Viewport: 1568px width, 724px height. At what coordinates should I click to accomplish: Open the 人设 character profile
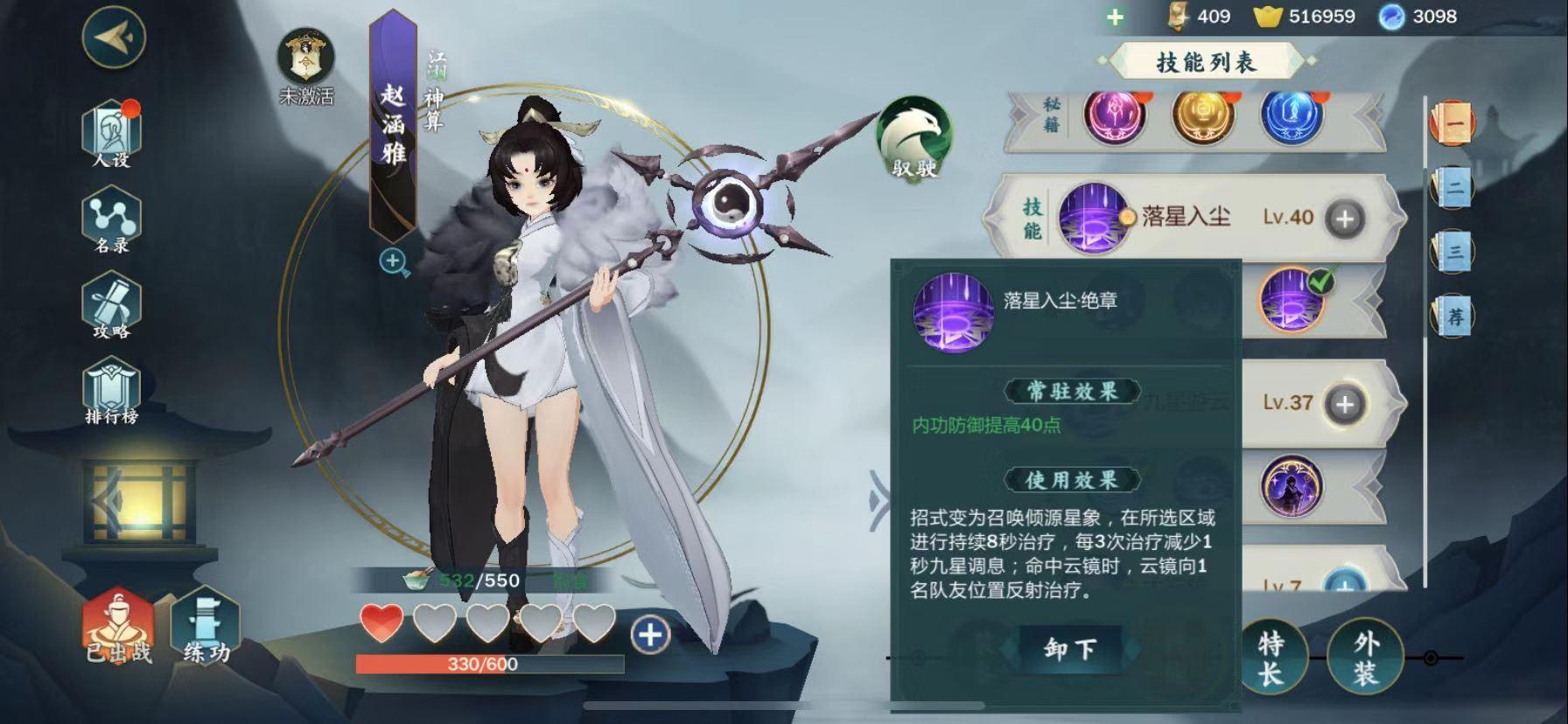point(111,134)
